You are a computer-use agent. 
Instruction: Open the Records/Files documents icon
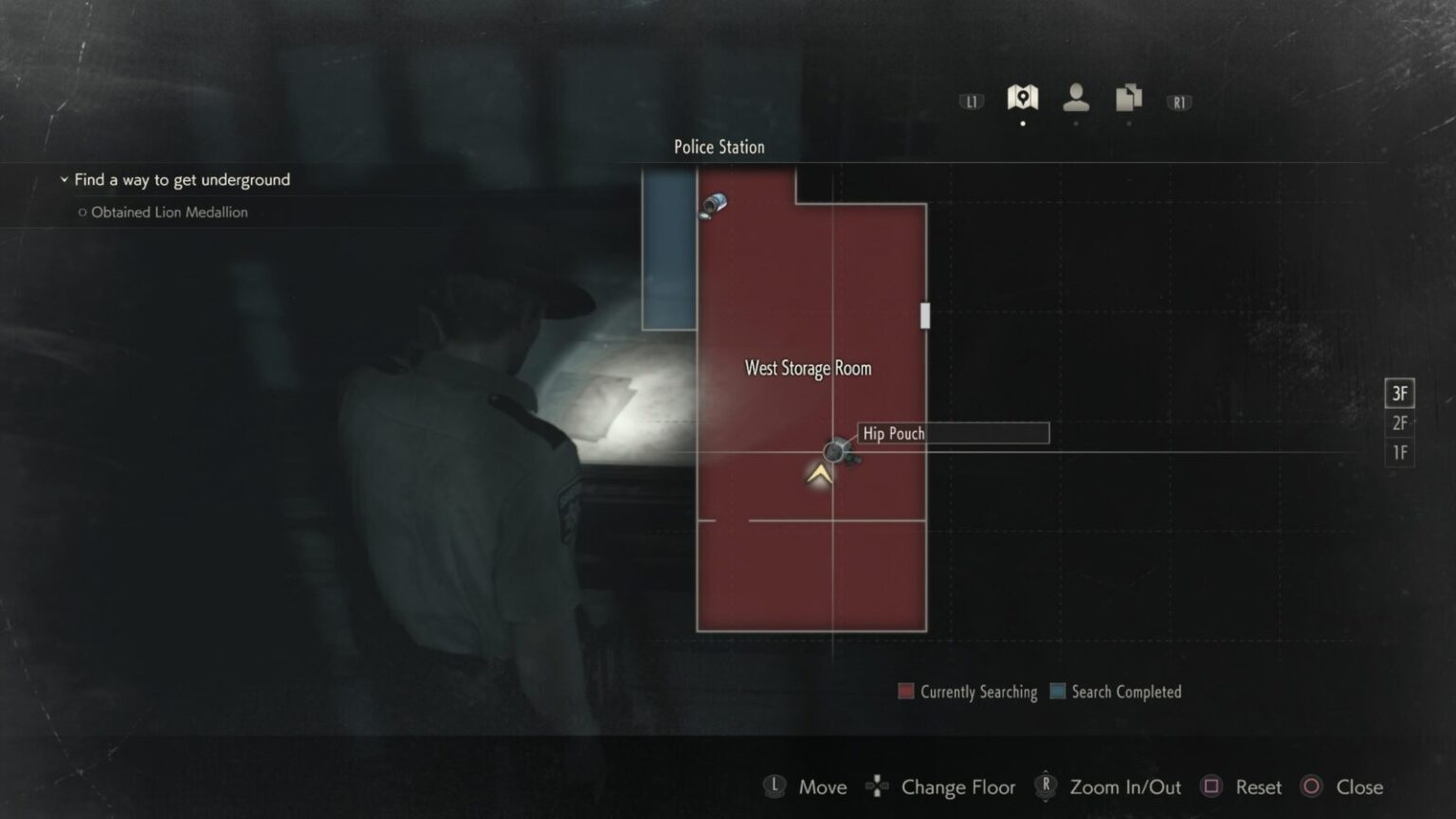tap(1127, 98)
